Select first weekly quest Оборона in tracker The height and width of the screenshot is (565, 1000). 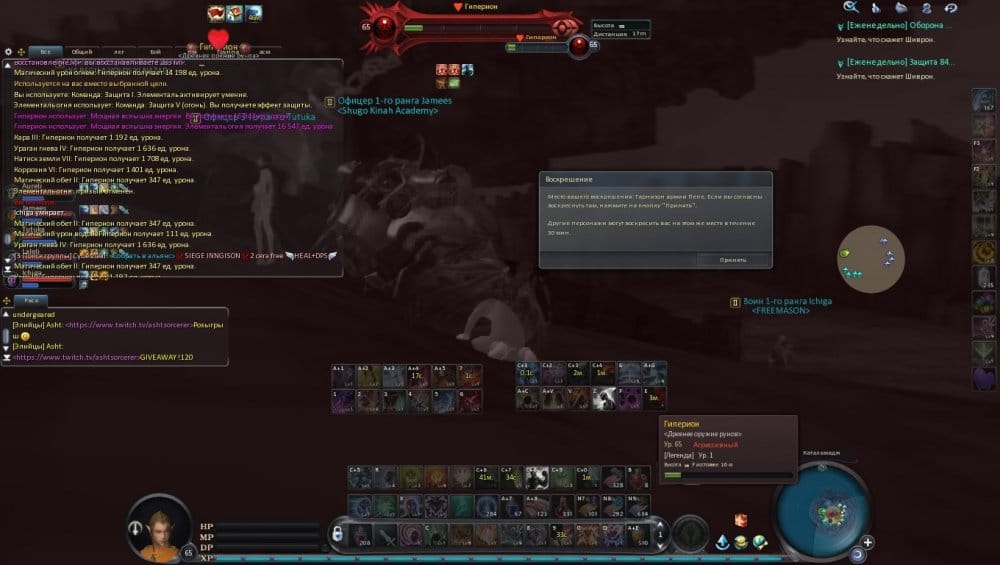pyautogui.click(x=898, y=27)
